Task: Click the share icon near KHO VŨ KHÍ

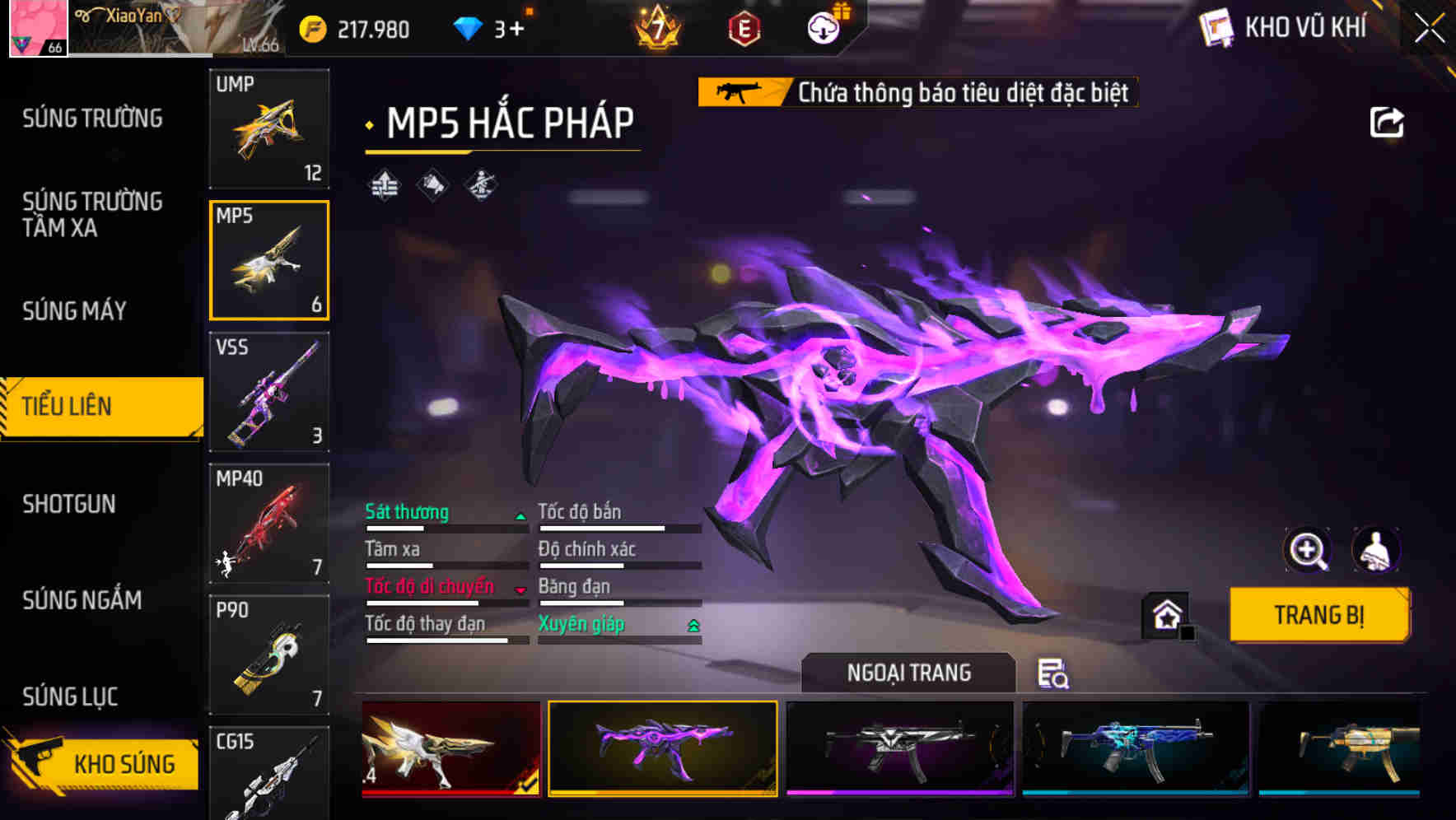Action: tap(1388, 122)
